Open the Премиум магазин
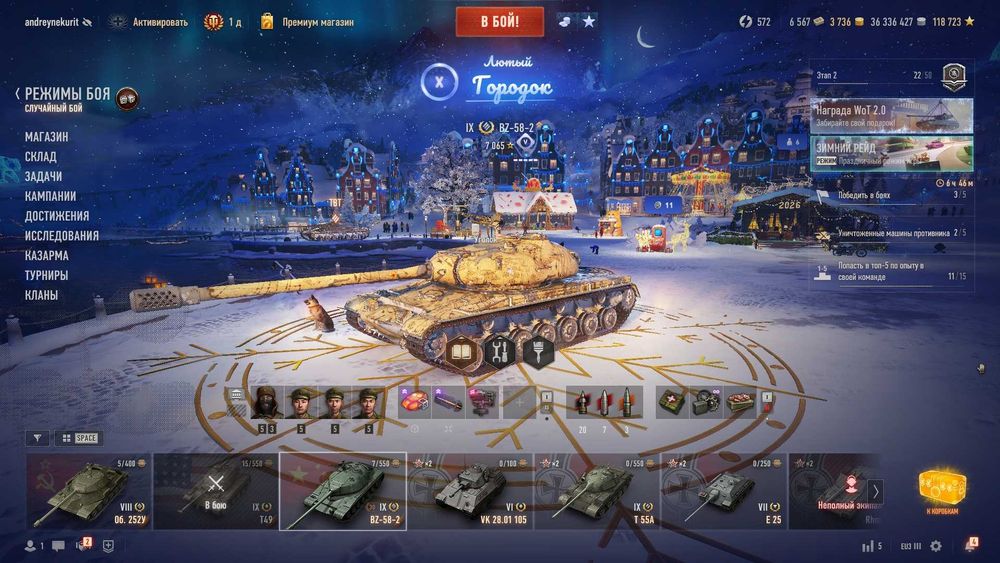1000x563 pixels. [x=308, y=21]
